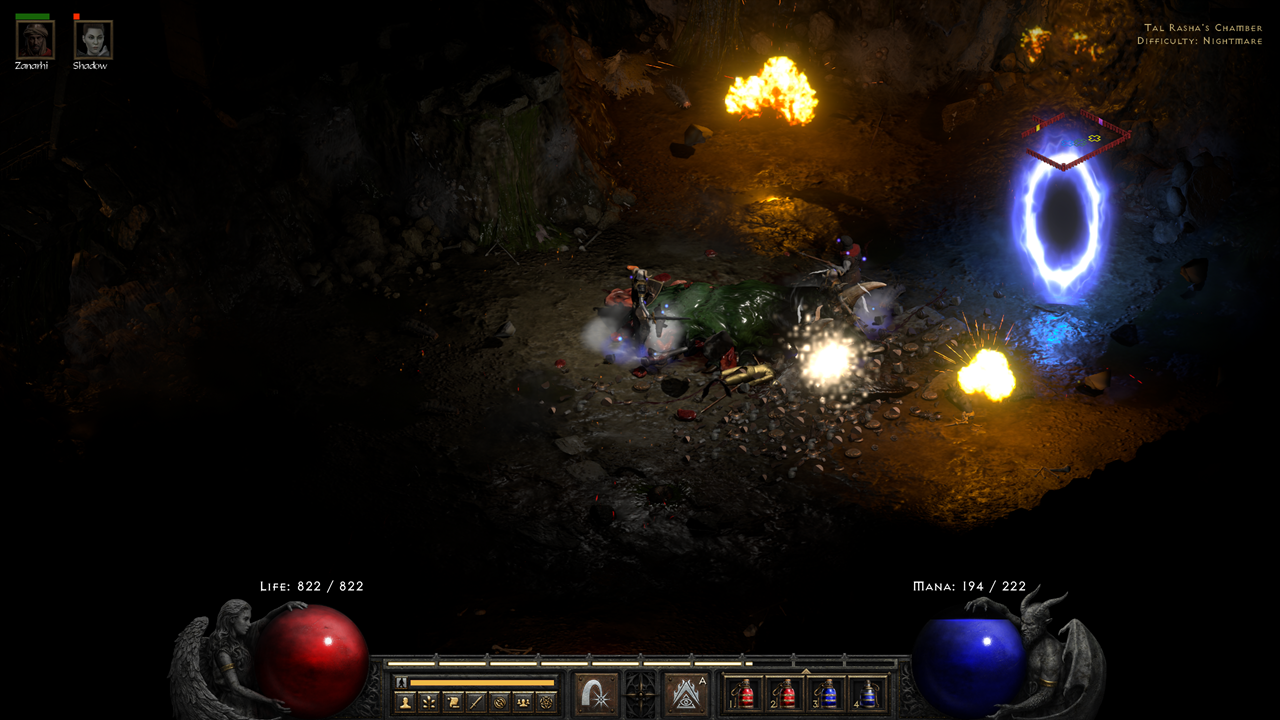This screenshot has width=1280, height=720.
Task: Use red healing potion in belt slot 1
Action: [745, 694]
